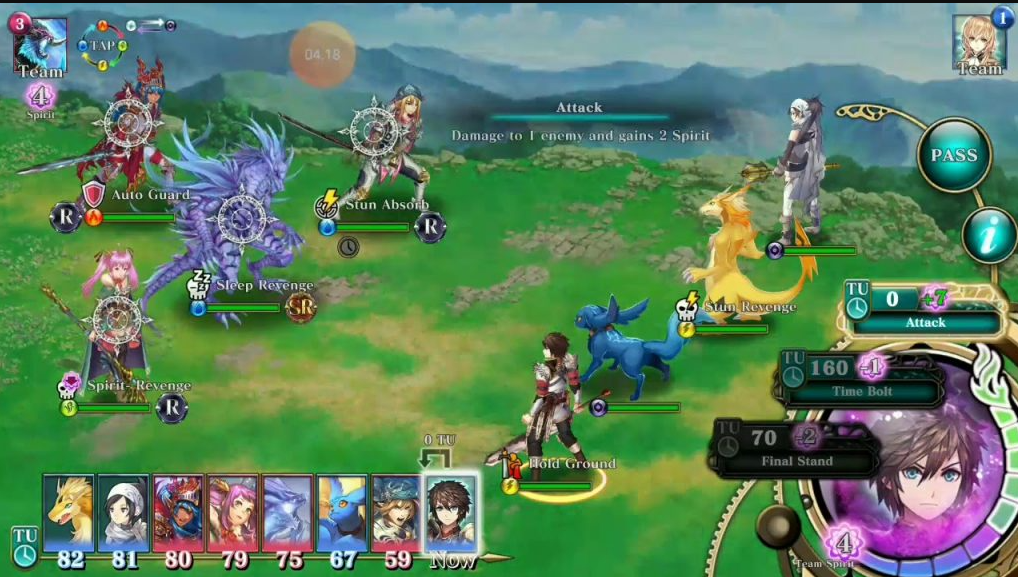
Task: Select the Attack skill
Action: (x=925, y=308)
